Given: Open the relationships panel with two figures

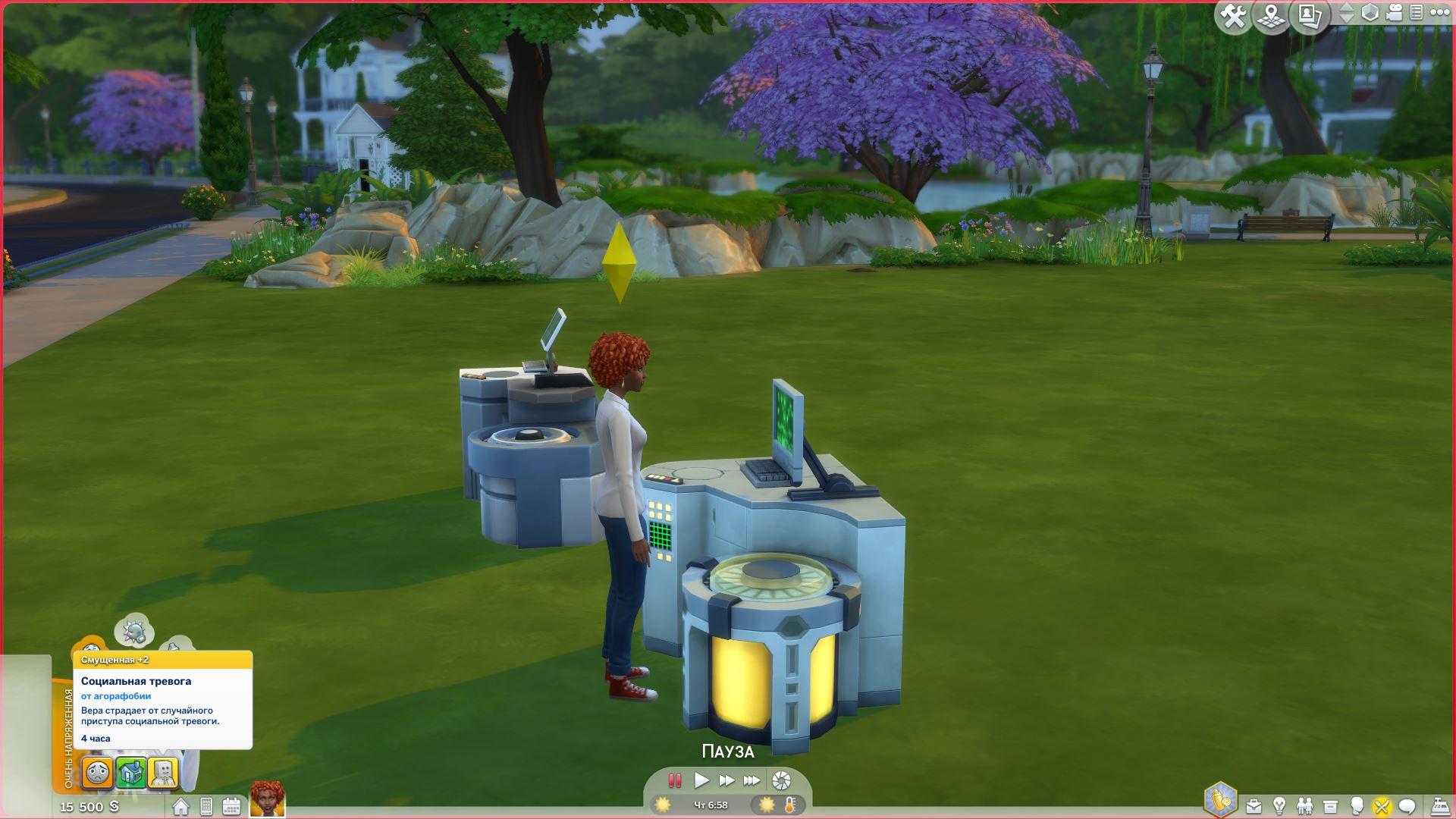Looking at the screenshot, I should pyautogui.click(x=1304, y=806).
